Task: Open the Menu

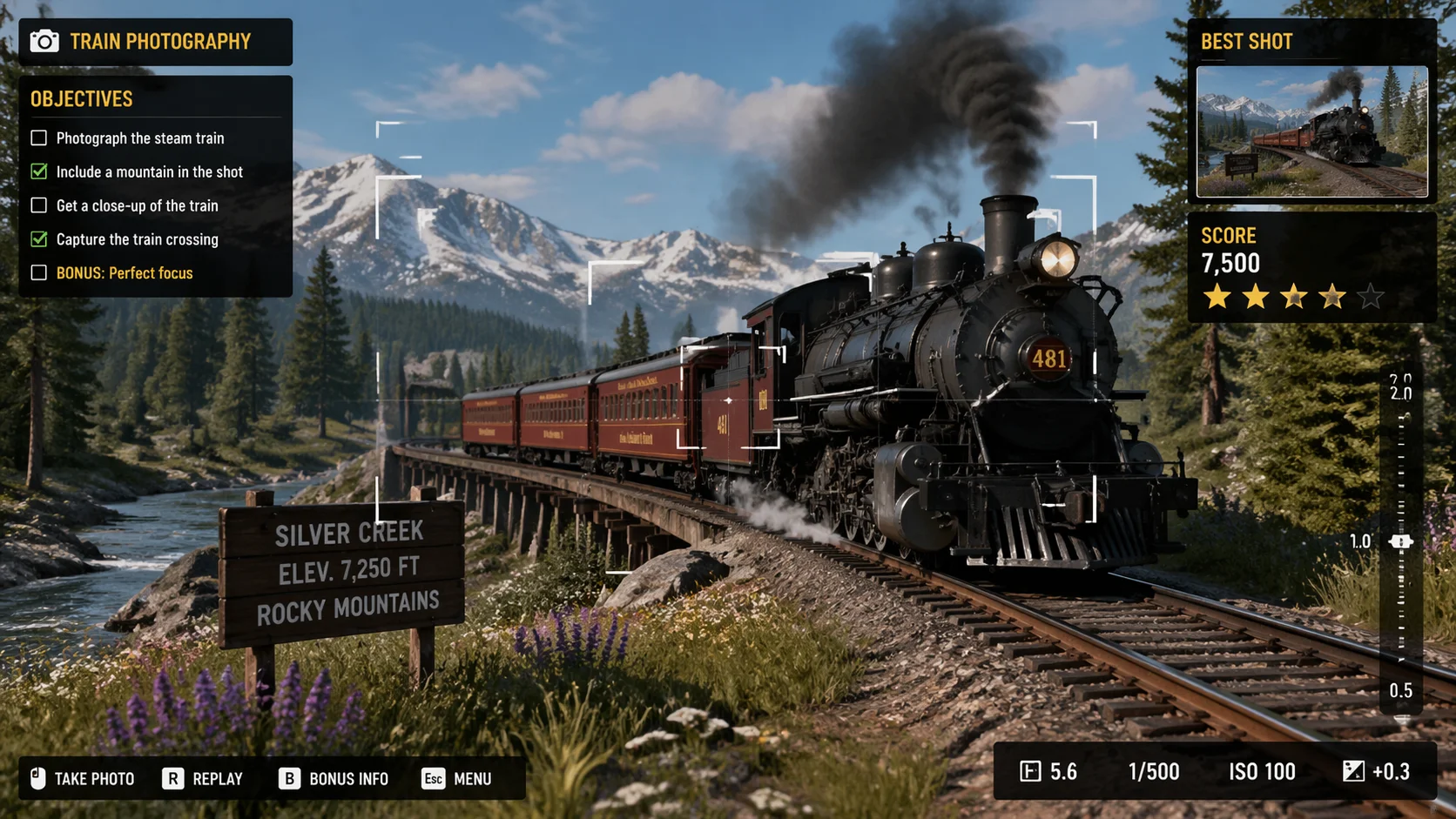Action: [457, 778]
